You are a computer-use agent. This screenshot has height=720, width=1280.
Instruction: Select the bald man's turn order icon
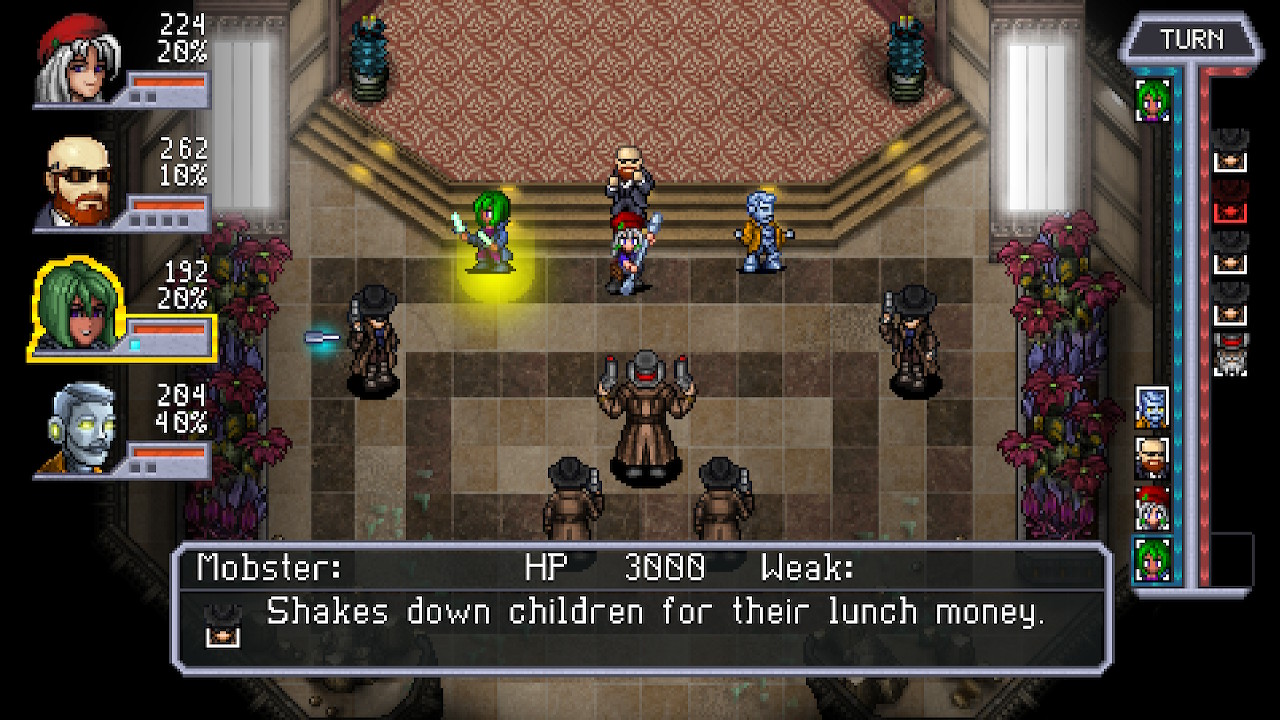[x=1152, y=457]
